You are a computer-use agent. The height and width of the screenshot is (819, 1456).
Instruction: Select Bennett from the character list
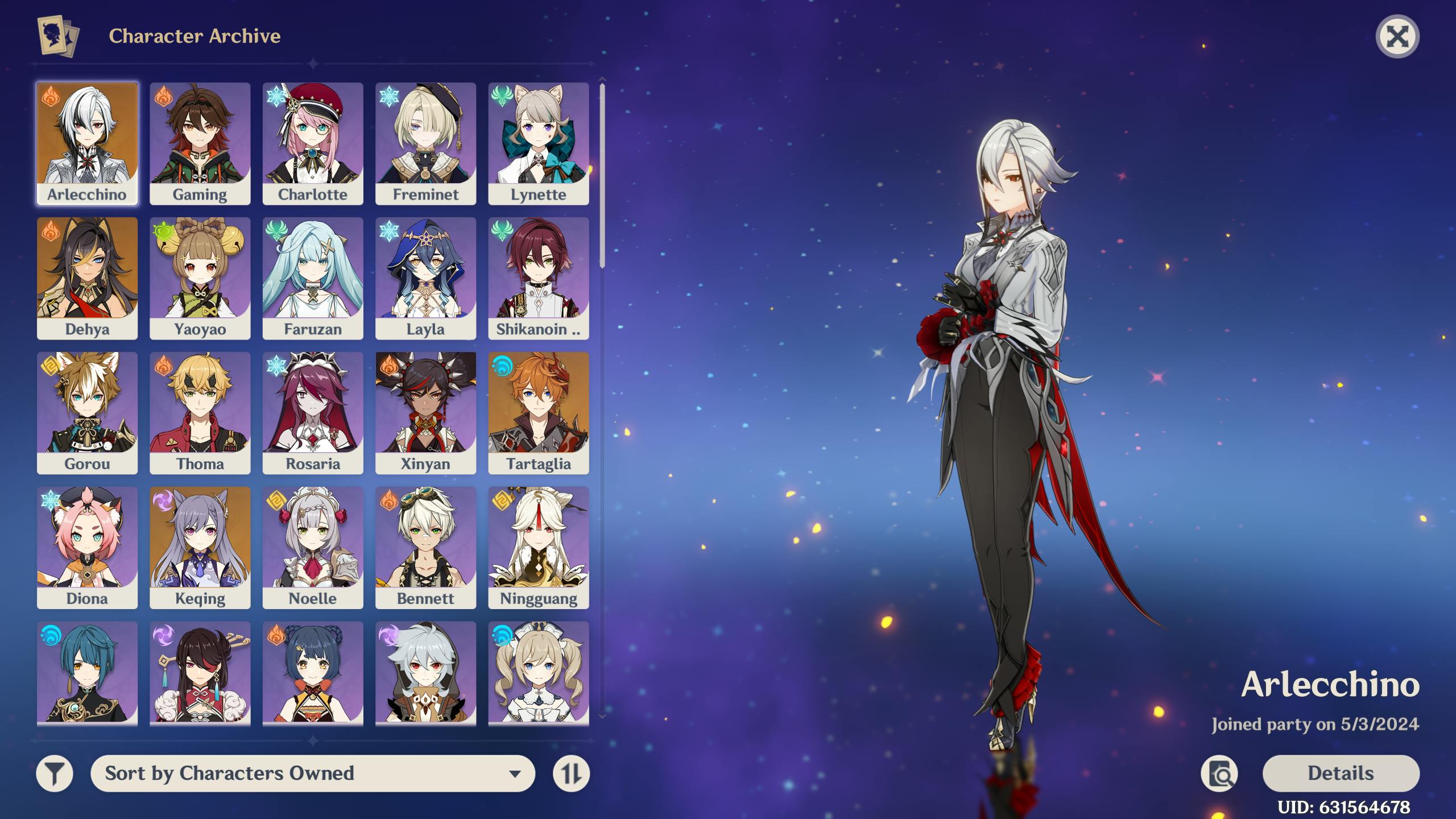click(425, 547)
